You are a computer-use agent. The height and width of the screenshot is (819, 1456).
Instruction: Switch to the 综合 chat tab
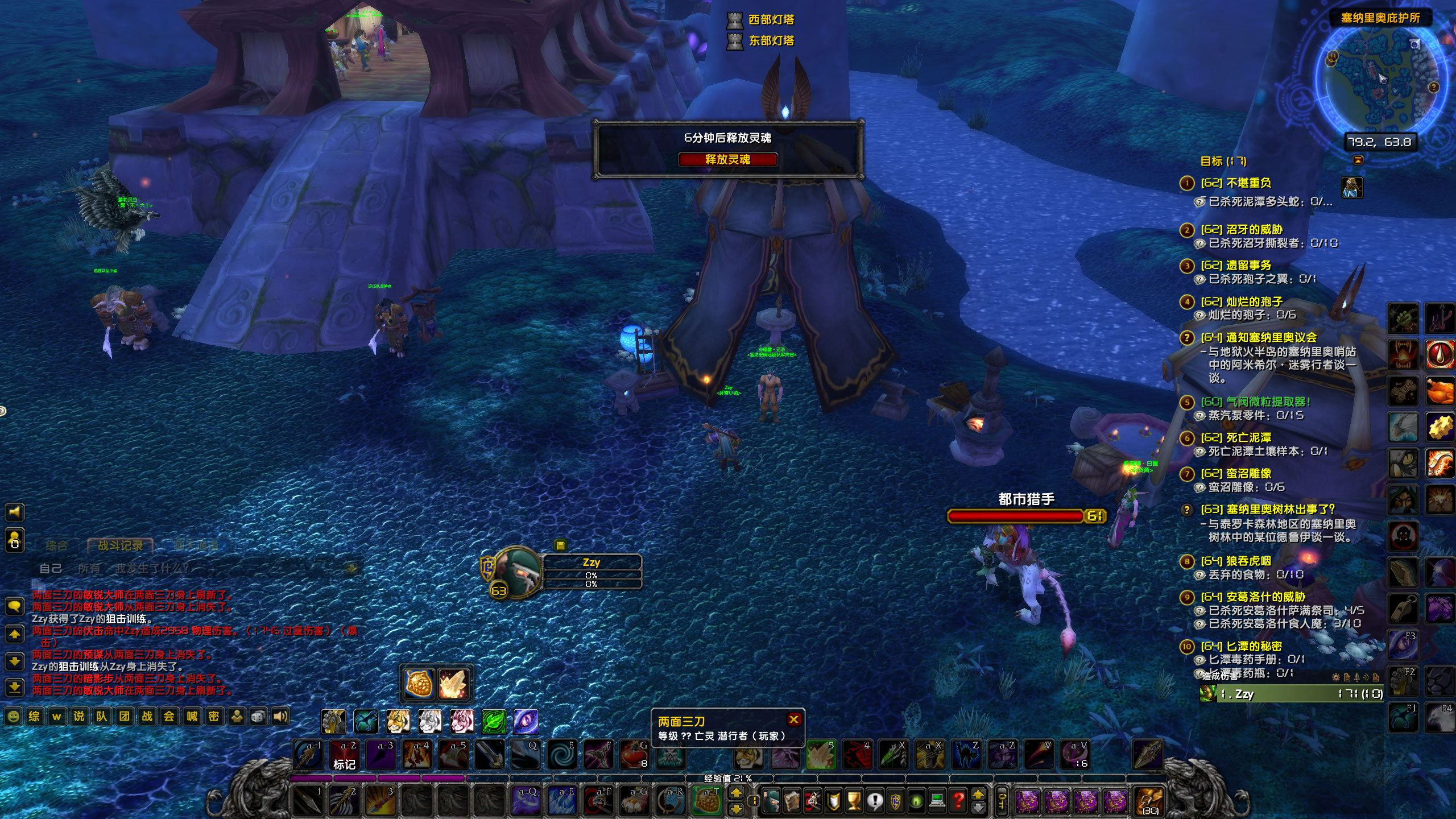click(56, 545)
